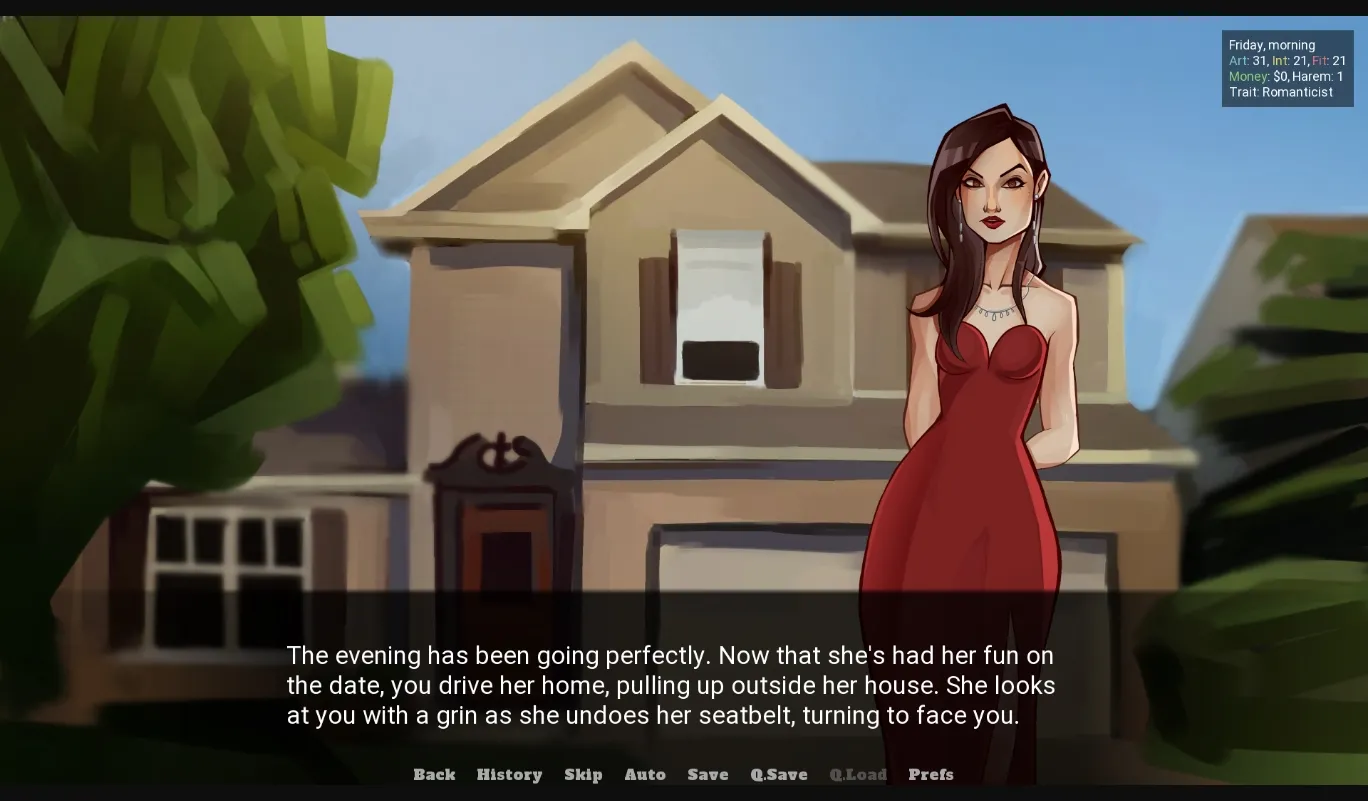Click the stats overlay panel
The image size is (1368, 801).
(x=1288, y=68)
